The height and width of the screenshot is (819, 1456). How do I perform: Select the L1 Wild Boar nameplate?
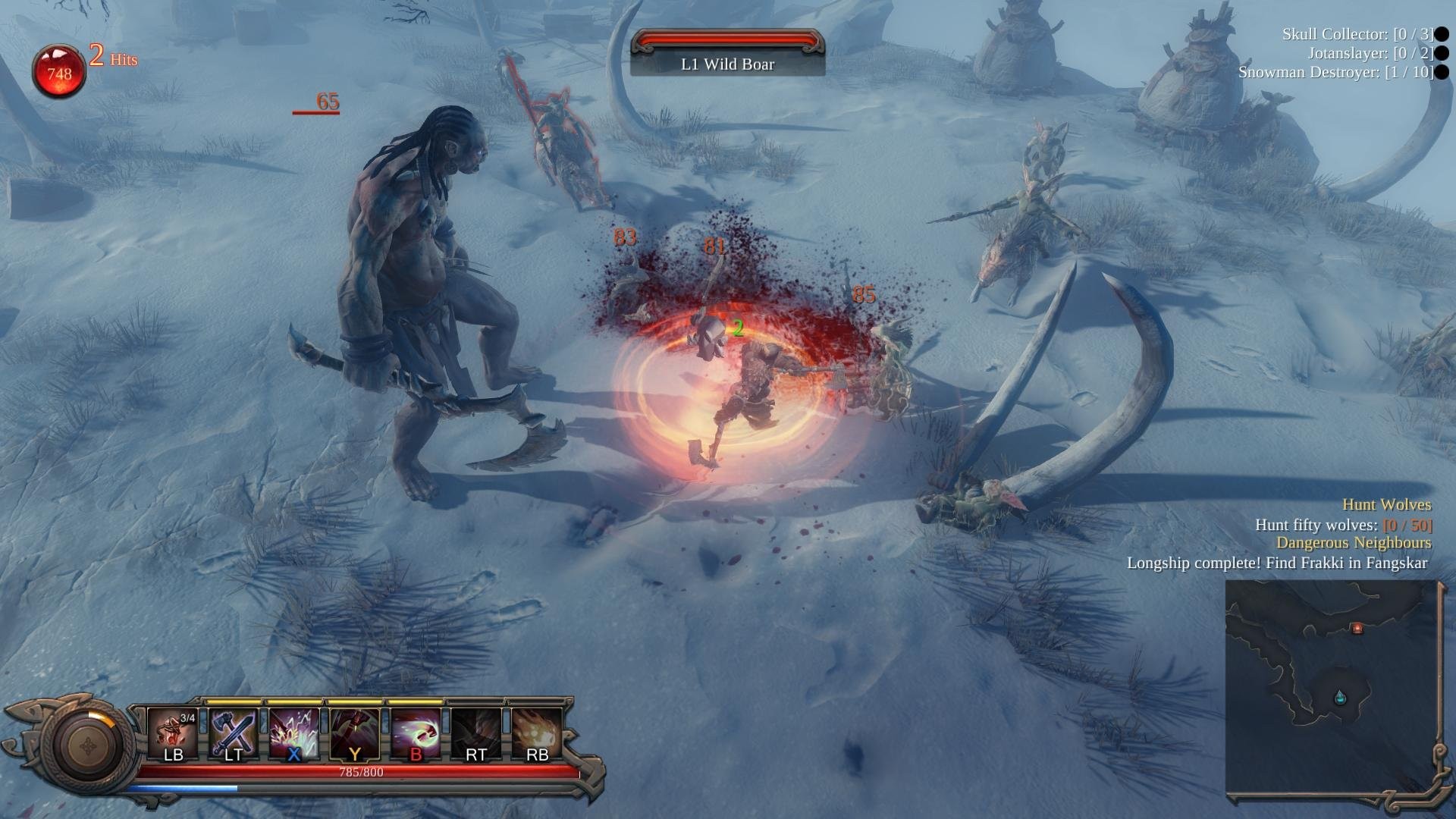coord(726,64)
